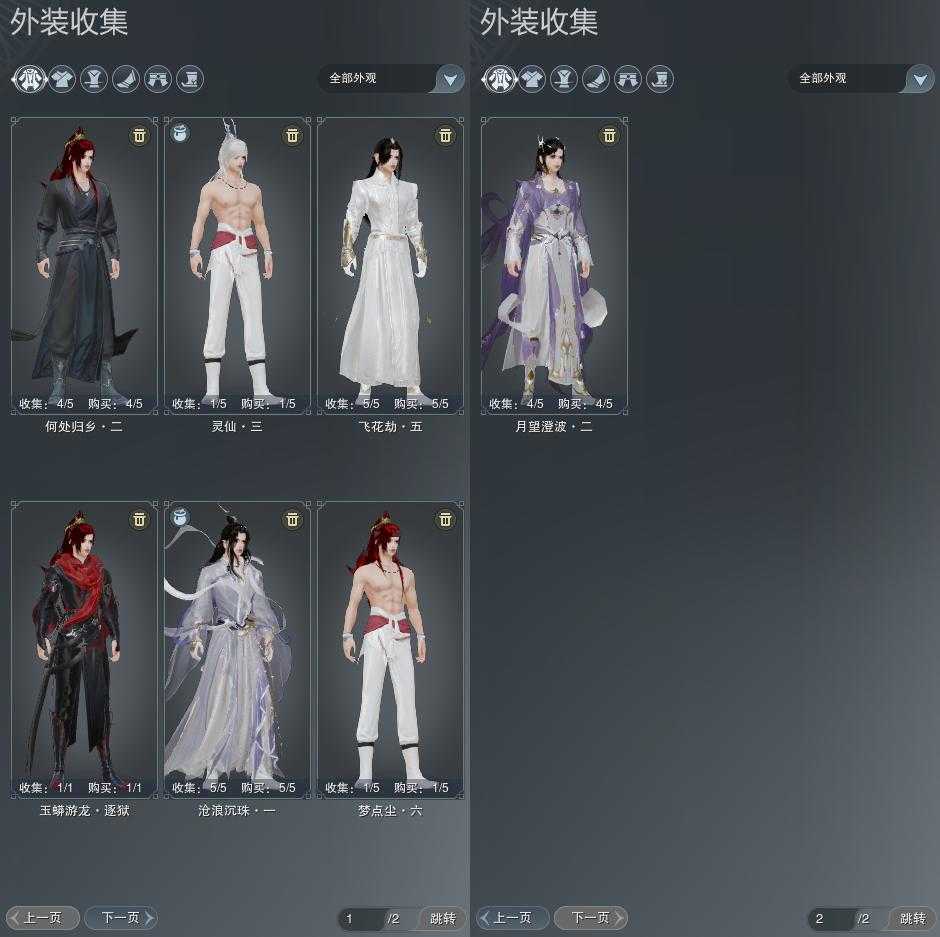The image size is (940, 937).
Task: Select the 玉蟒游龙·逐狱 outfit card
Action: [84, 649]
